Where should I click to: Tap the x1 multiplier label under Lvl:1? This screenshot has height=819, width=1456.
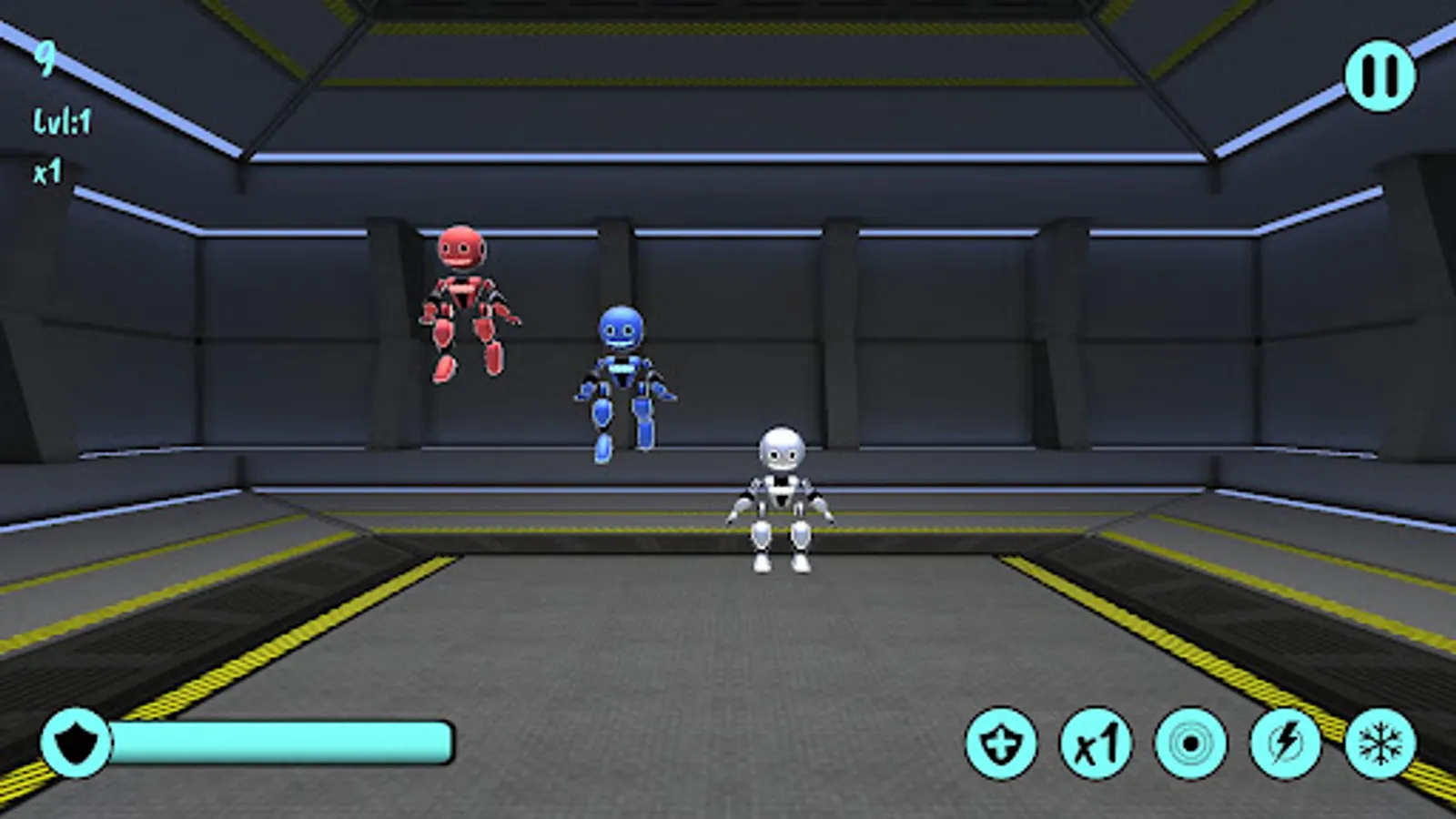[x=47, y=171]
